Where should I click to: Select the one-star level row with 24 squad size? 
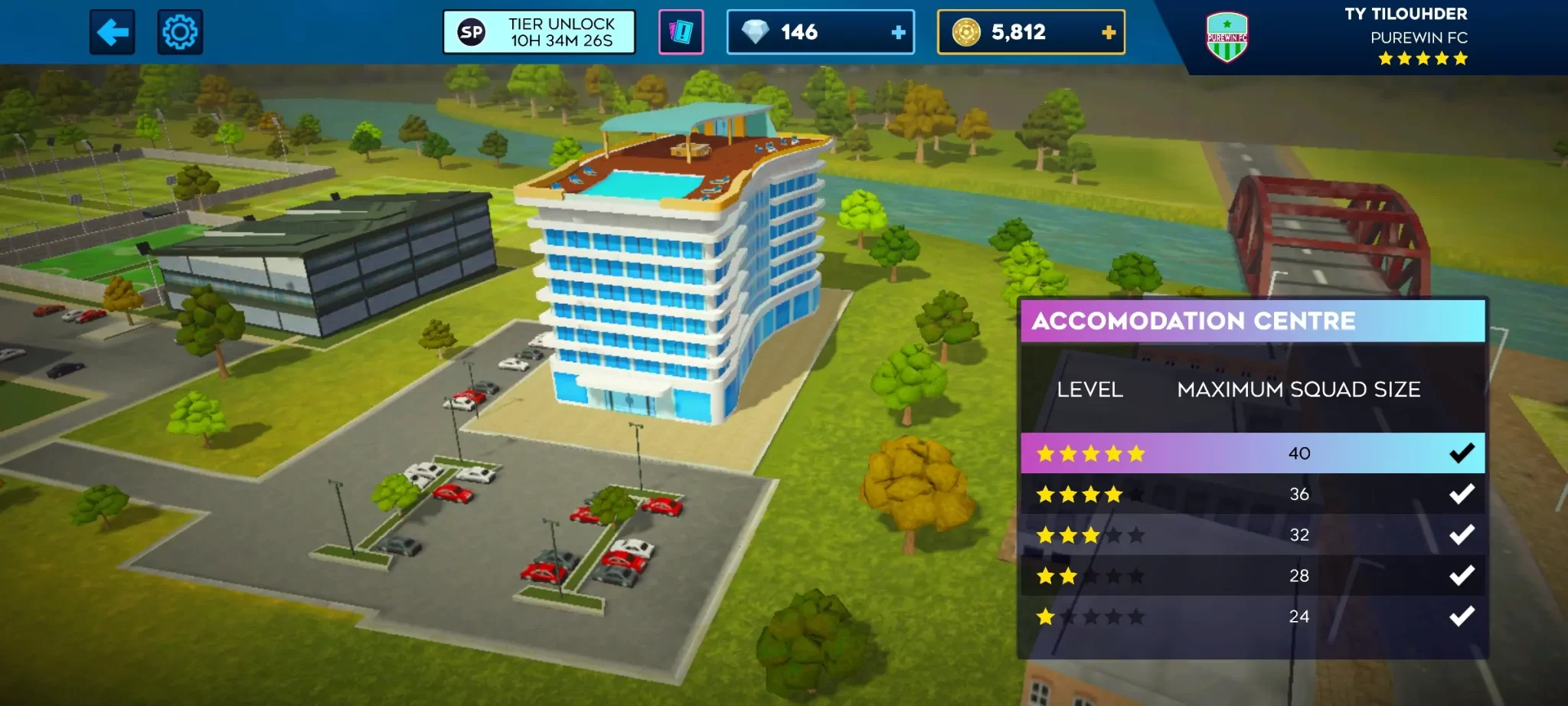tap(1253, 616)
